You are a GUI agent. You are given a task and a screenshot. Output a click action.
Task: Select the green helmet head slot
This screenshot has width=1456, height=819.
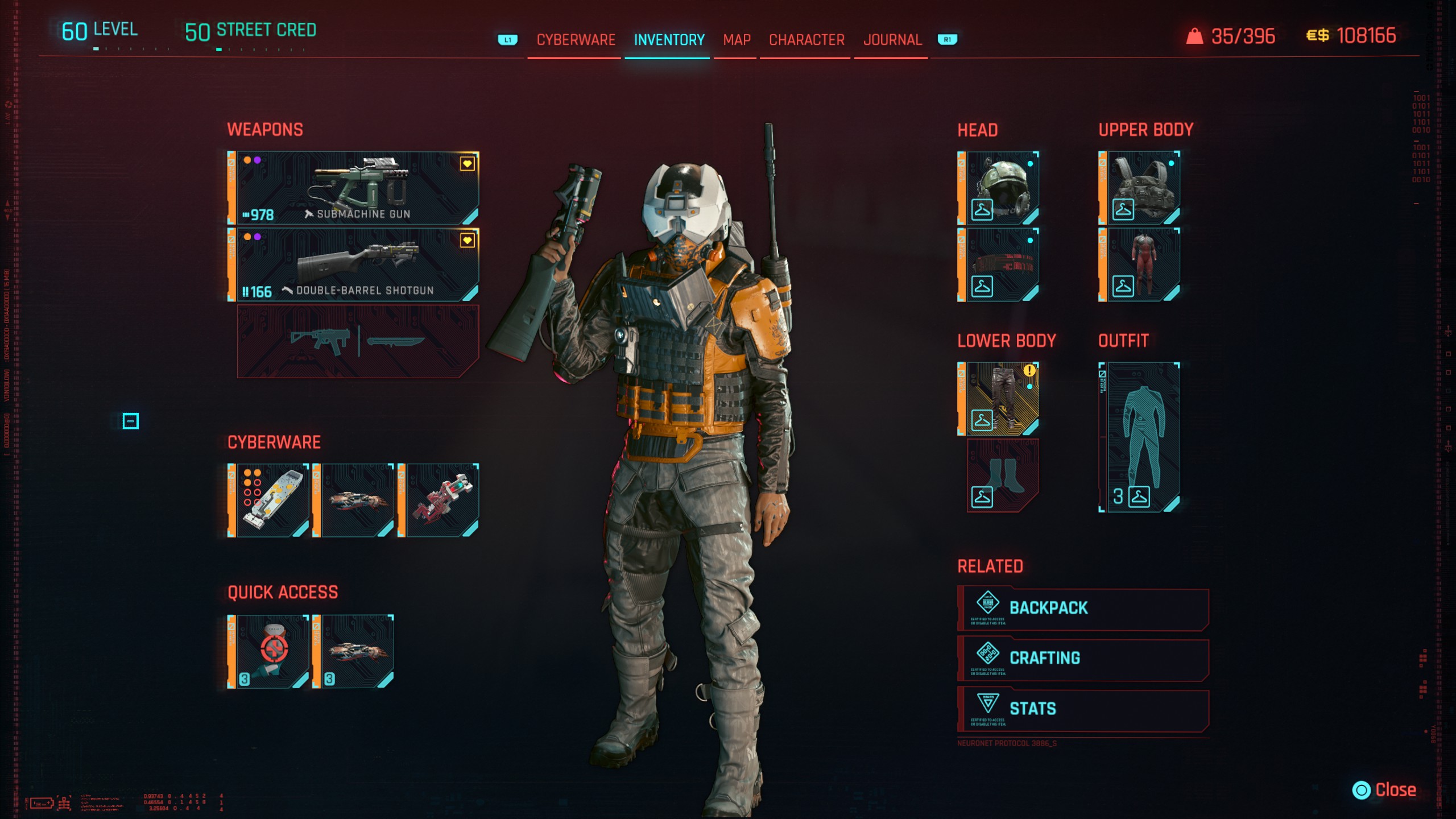999,188
